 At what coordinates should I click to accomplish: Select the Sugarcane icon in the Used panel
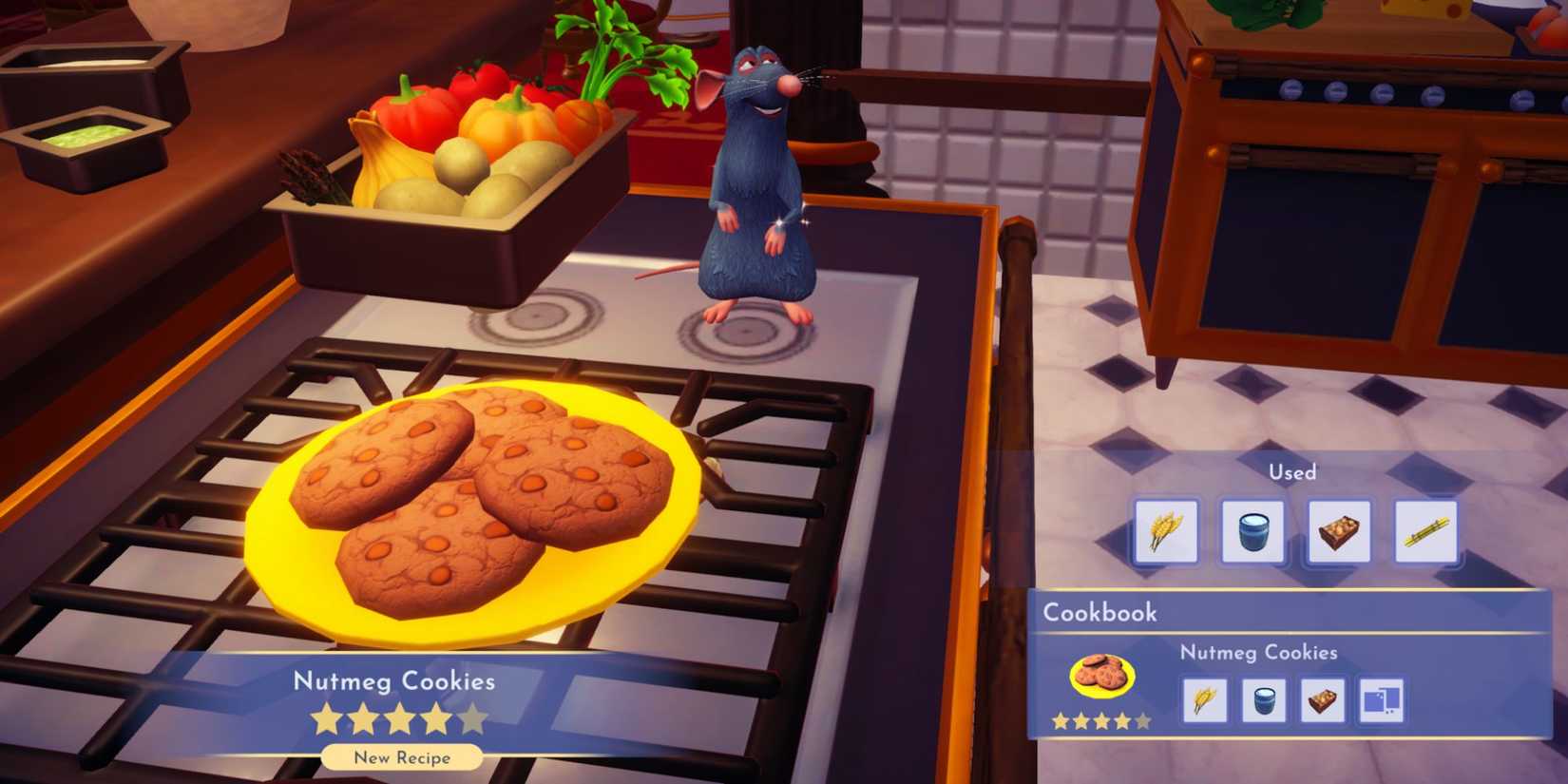(x=1425, y=530)
